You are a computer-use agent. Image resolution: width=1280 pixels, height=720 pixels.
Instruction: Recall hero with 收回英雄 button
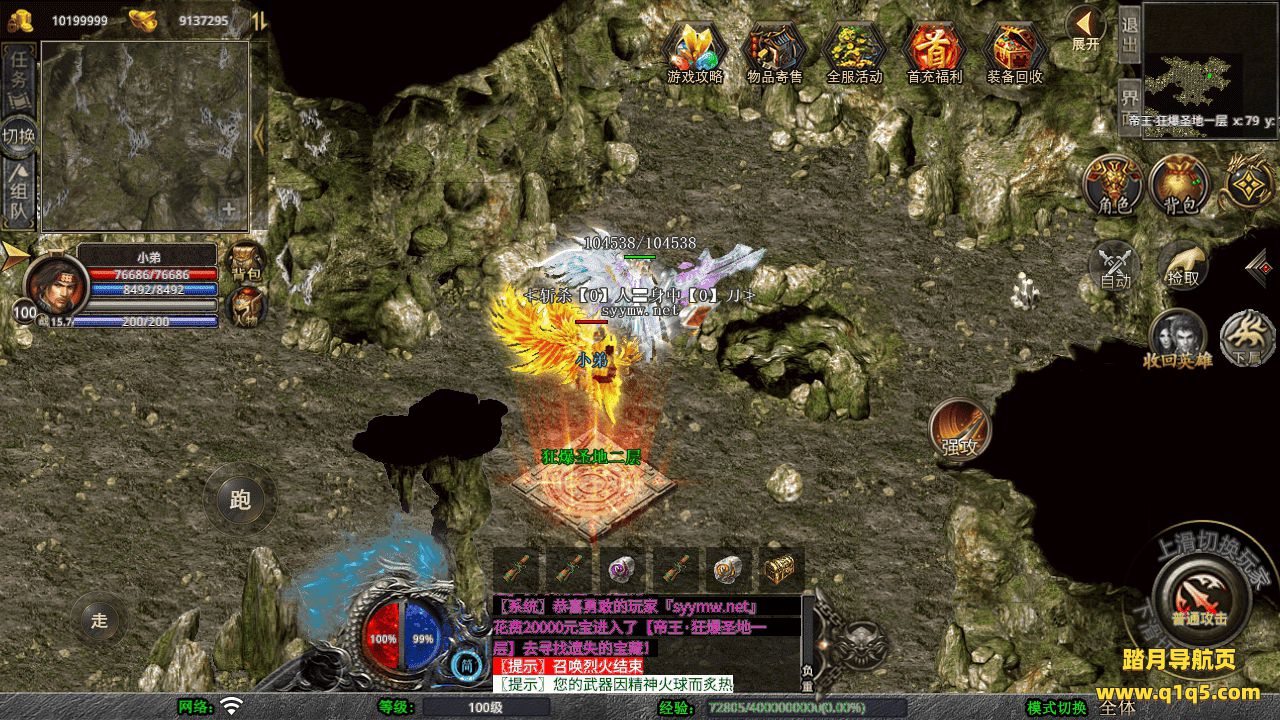pyautogui.click(x=1178, y=338)
